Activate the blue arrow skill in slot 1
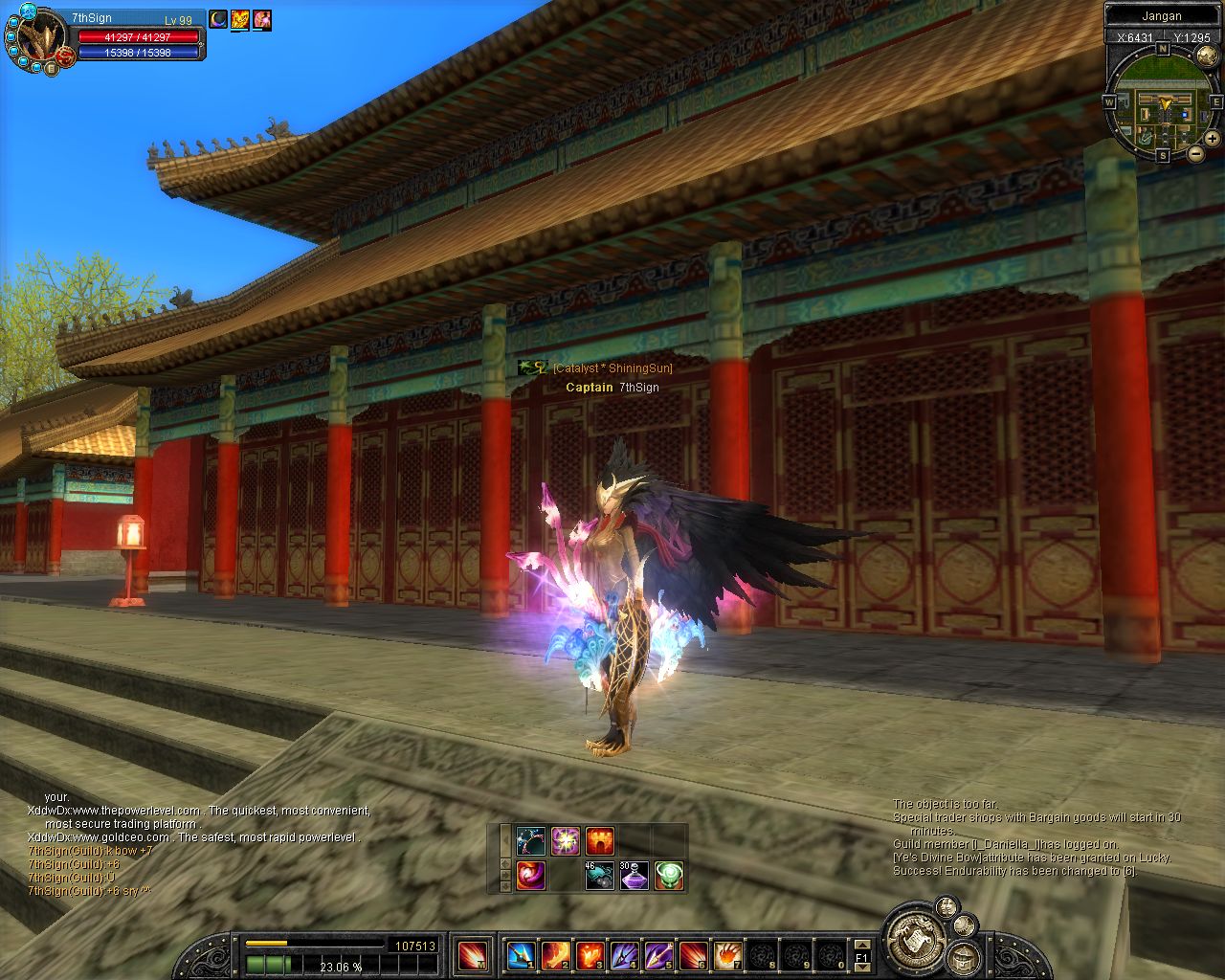 tap(520, 954)
